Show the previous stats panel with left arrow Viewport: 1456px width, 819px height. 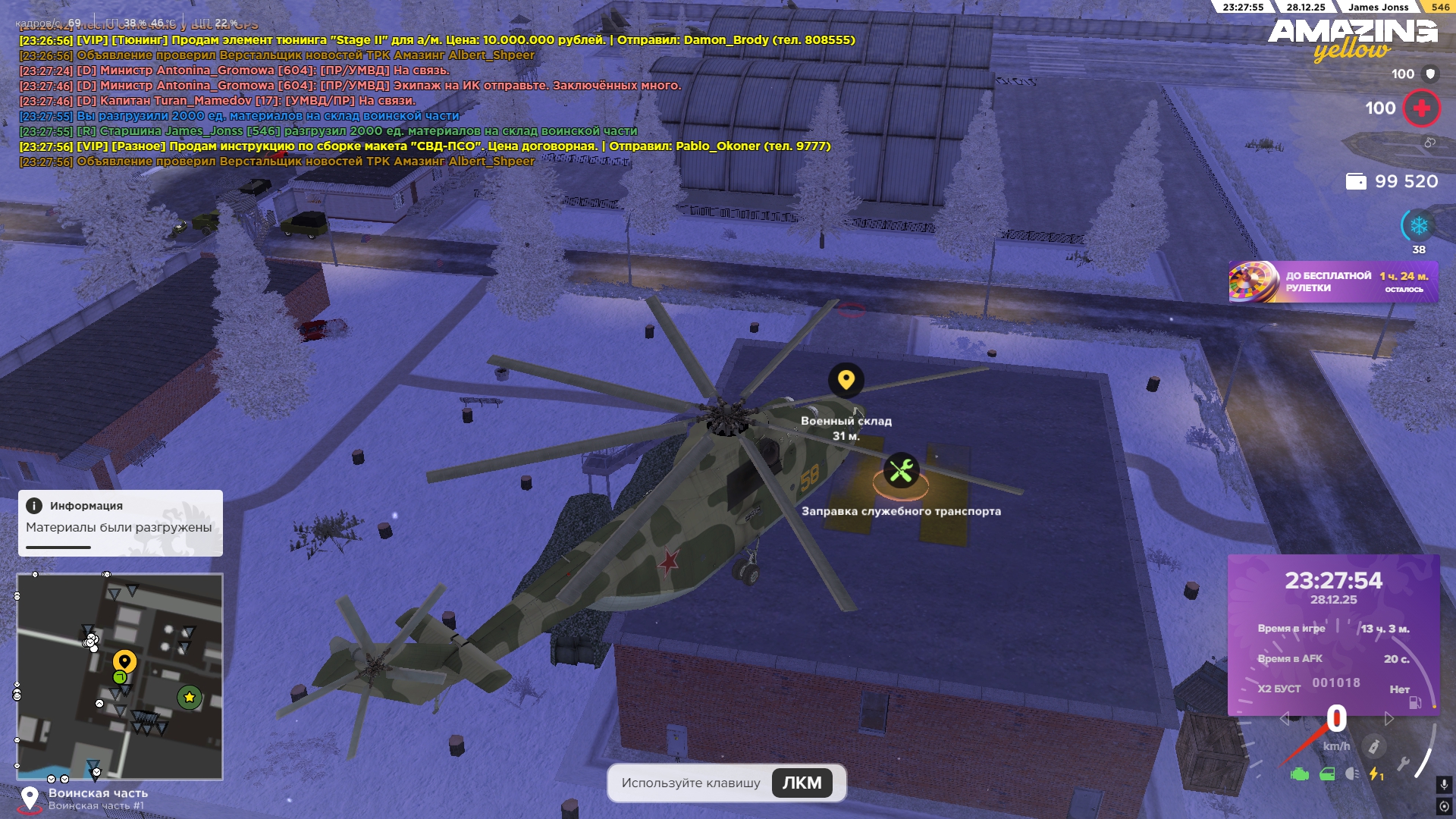pos(1284,718)
